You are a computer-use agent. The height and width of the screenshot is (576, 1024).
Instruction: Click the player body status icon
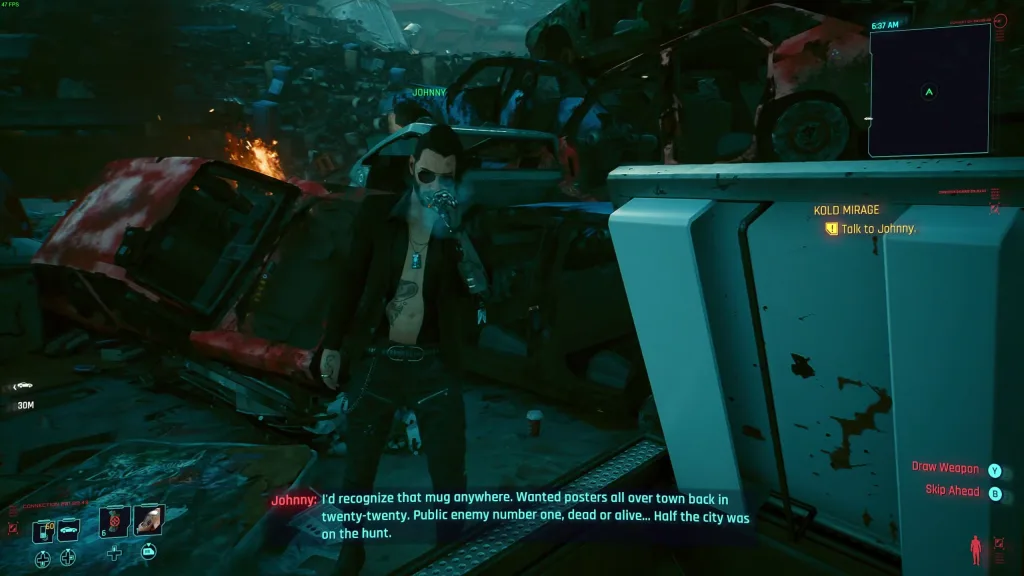click(976, 549)
